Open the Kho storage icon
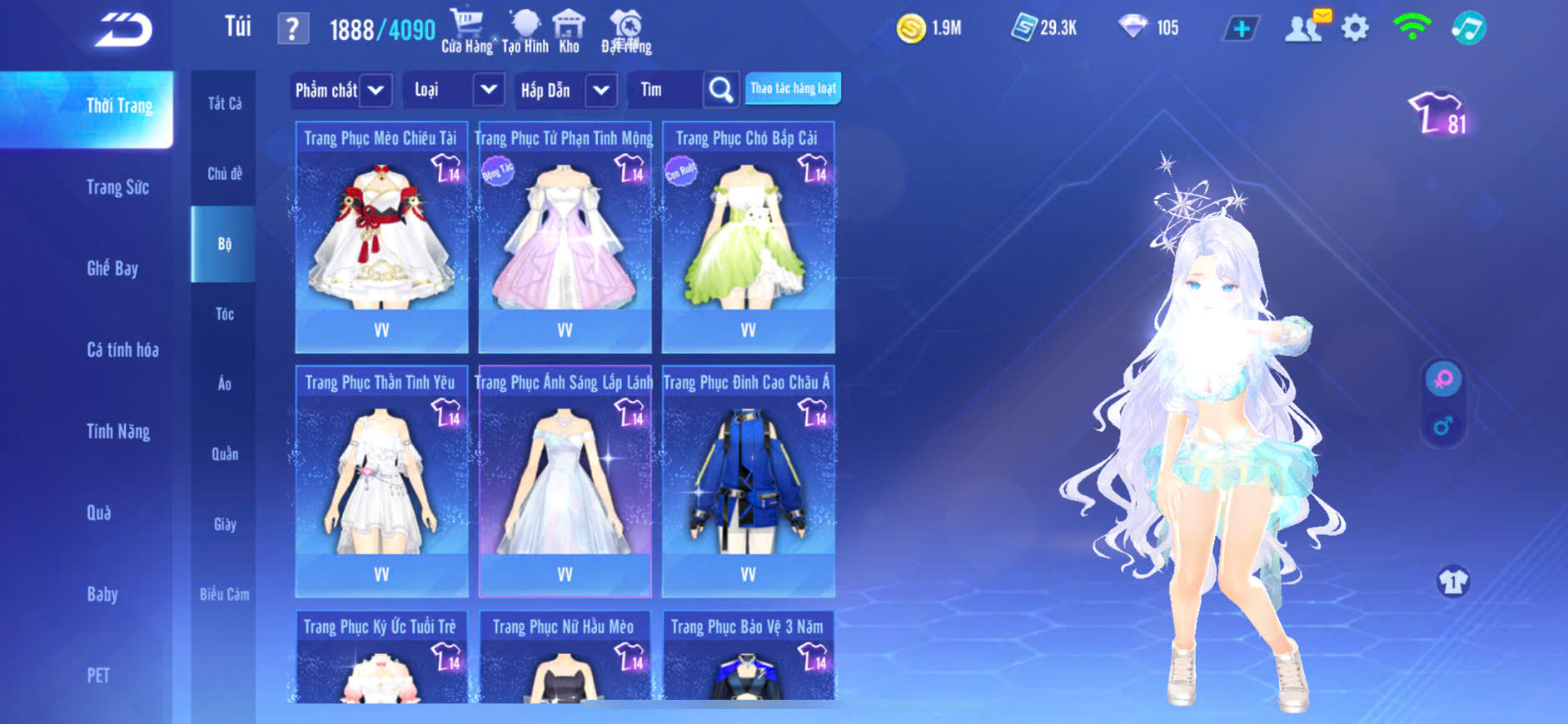This screenshot has width=1568, height=724. [x=569, y=31]
